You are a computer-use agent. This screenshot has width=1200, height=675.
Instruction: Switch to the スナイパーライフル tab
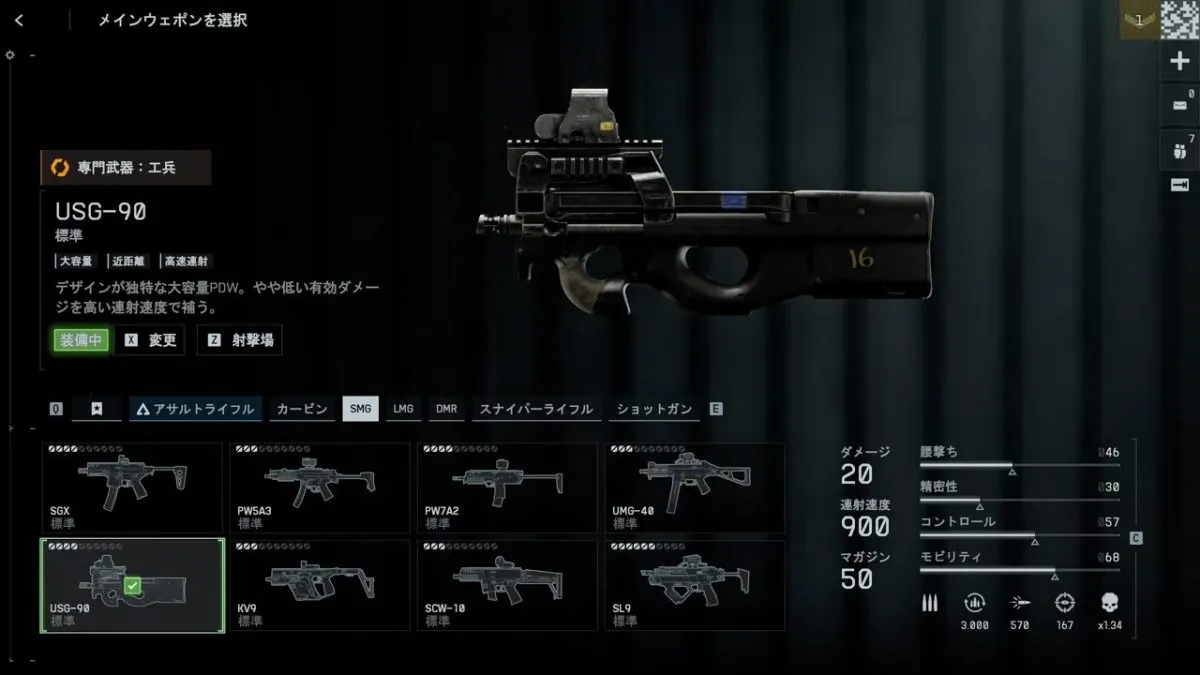click(536, 408)
